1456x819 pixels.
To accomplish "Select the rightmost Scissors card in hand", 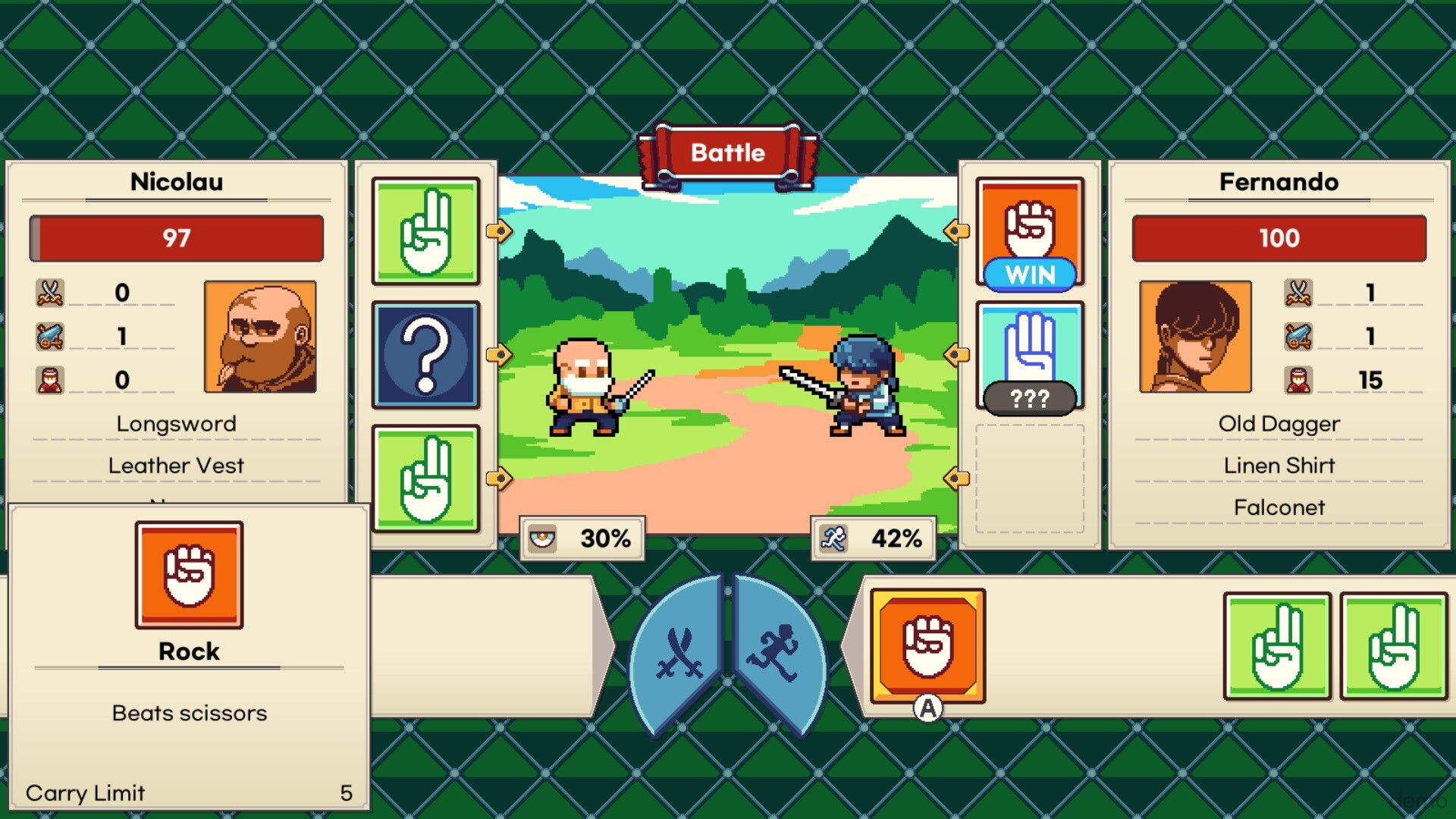I will (1394, 646).
